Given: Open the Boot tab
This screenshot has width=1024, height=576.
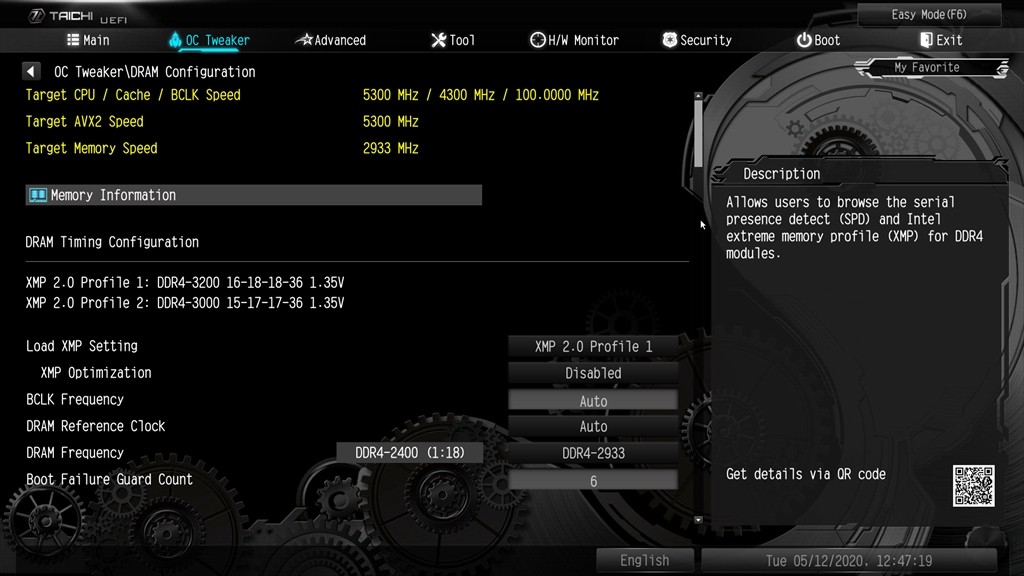Looking at the screenshot, I should click(x=818, y=40).
